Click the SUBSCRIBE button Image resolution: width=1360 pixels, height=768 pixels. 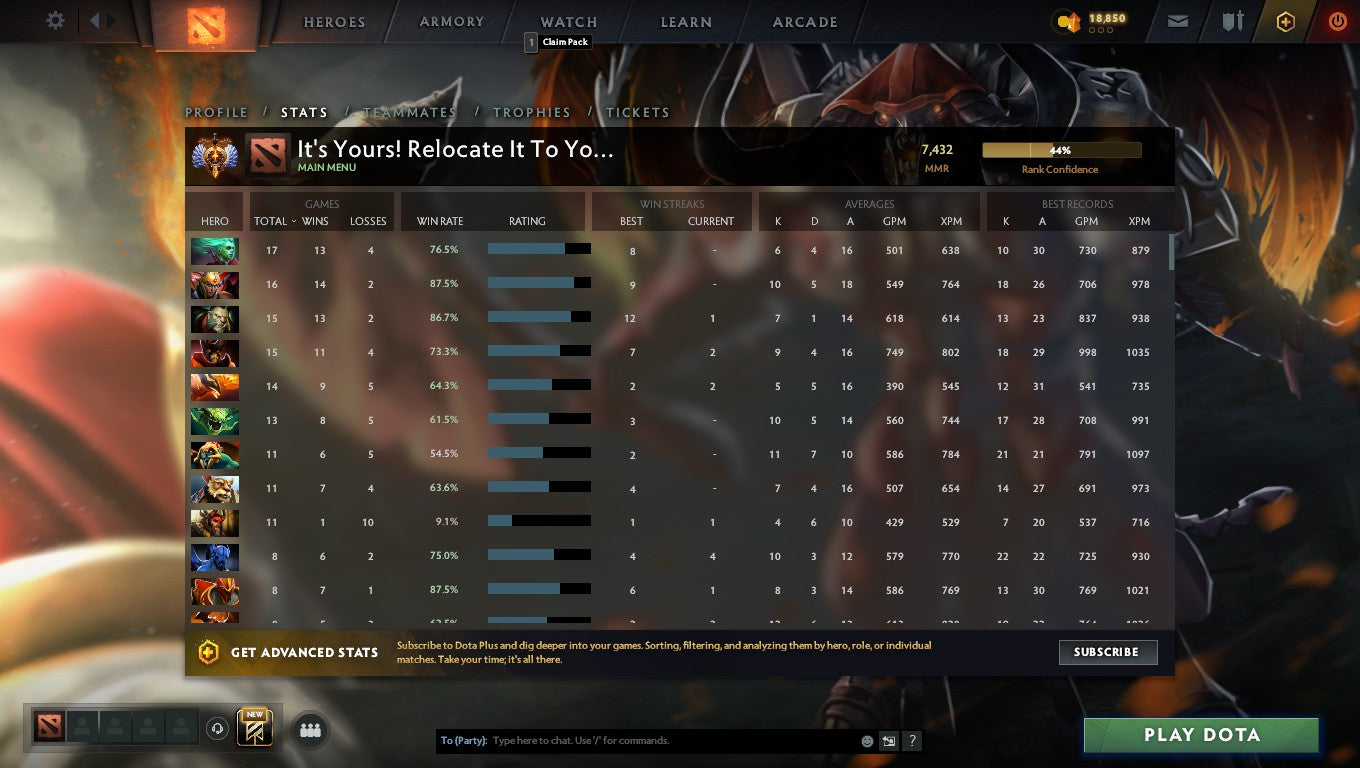coord(1108,652)
